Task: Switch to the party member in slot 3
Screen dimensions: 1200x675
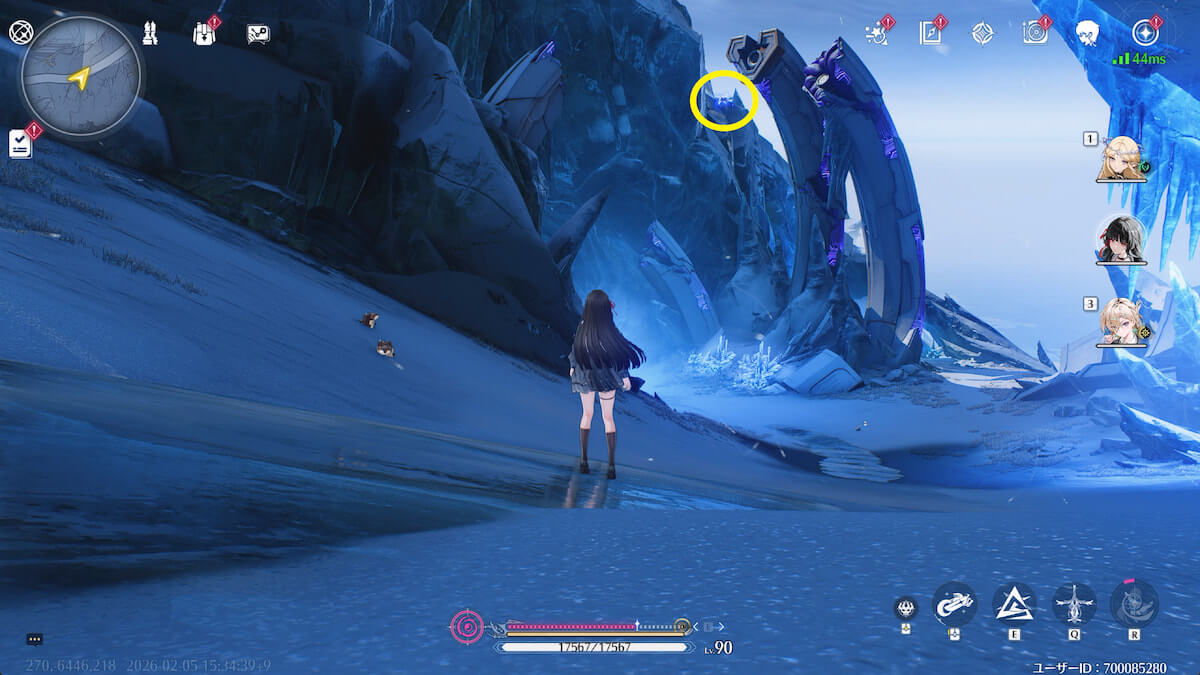Action: point(1121,322)
